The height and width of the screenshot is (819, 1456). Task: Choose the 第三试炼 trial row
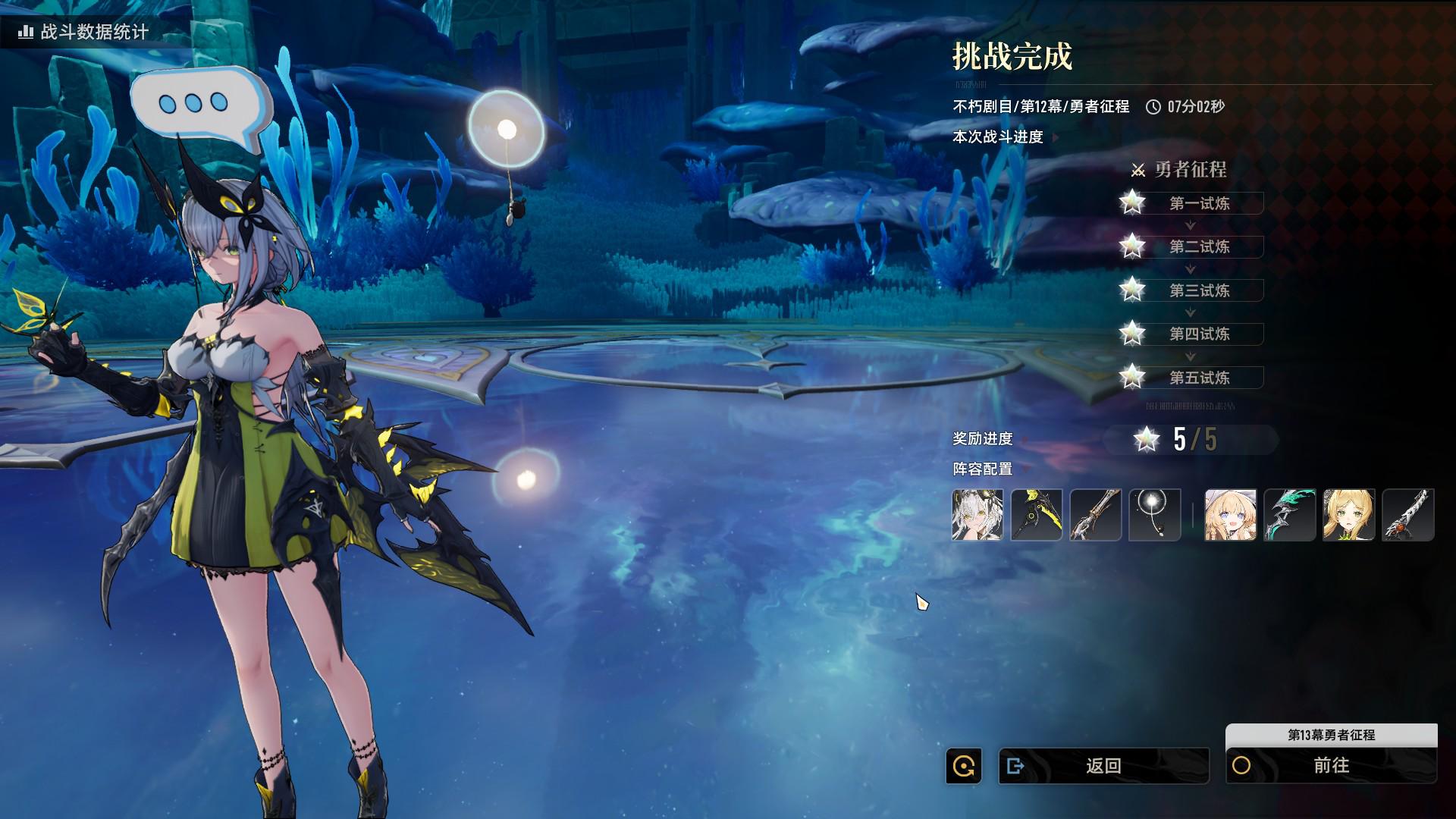[x=1198, y=290]
